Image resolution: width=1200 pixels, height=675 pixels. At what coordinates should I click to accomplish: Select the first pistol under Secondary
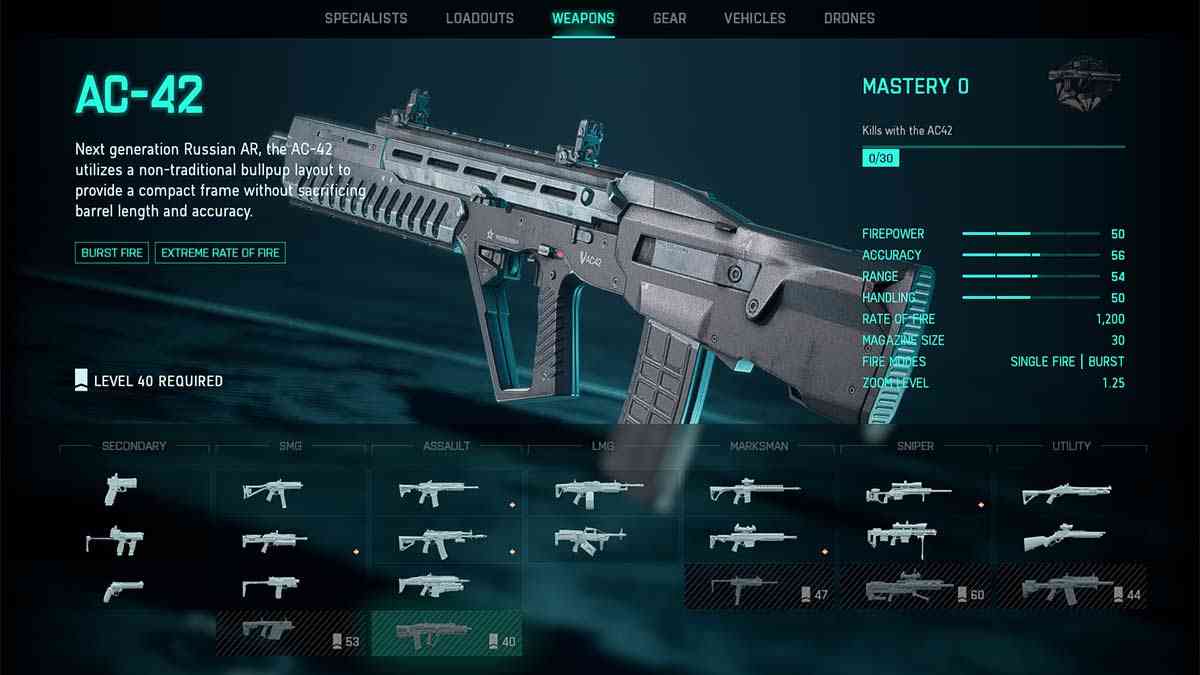pyautogui.click(x=122, y=489)
